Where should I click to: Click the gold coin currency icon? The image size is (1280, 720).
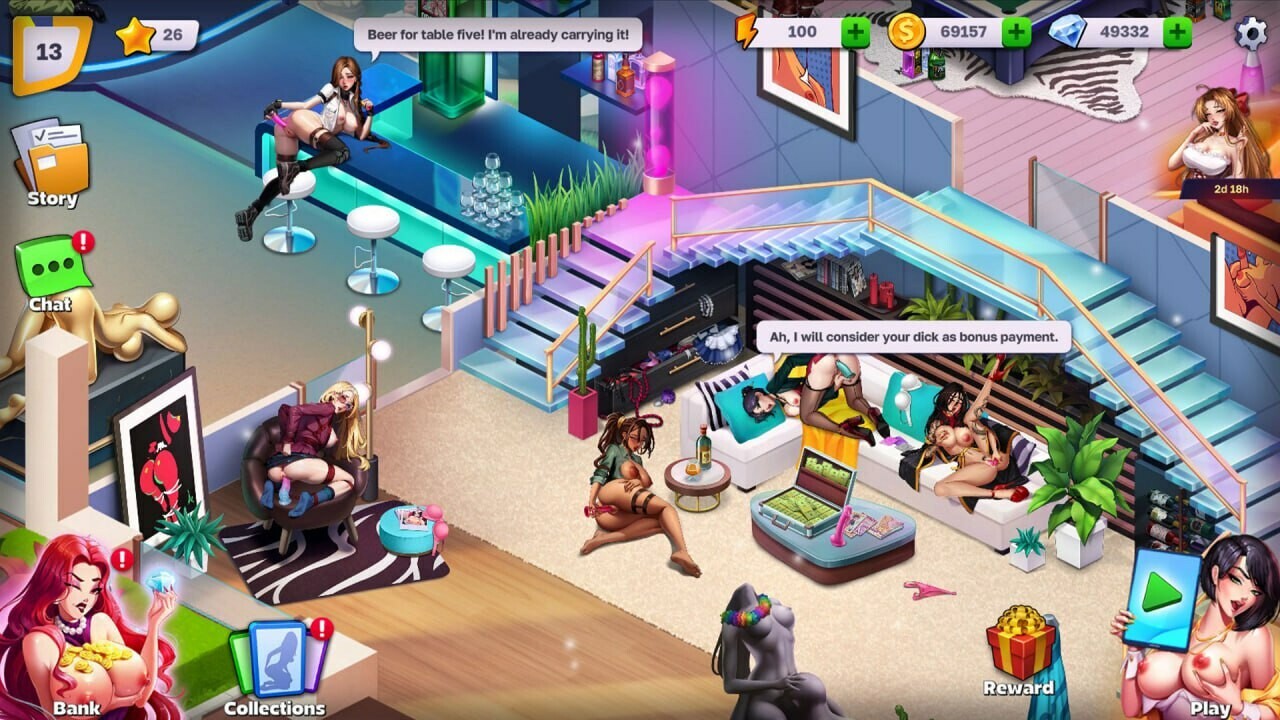pos(905,32)
